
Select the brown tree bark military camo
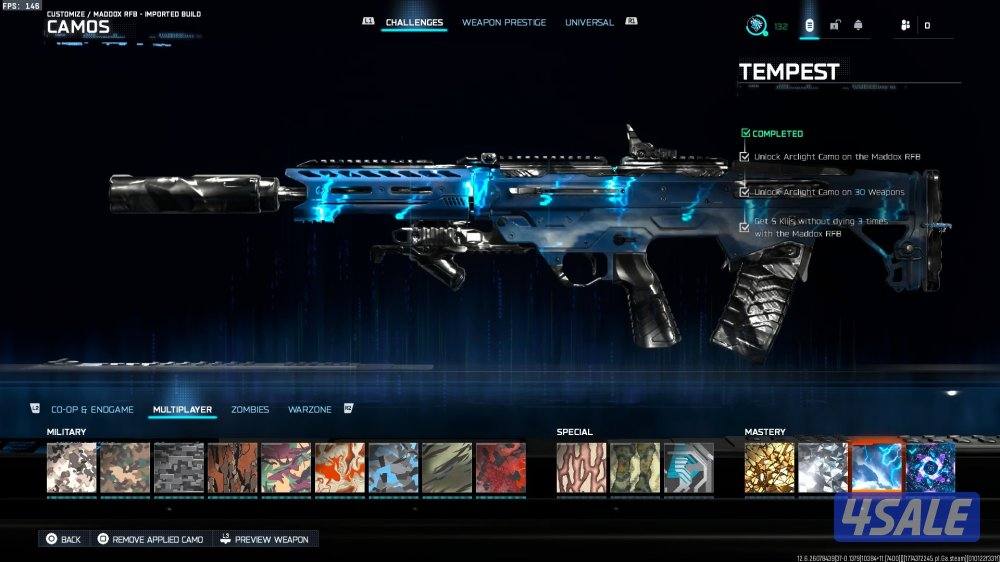point(233,467)
